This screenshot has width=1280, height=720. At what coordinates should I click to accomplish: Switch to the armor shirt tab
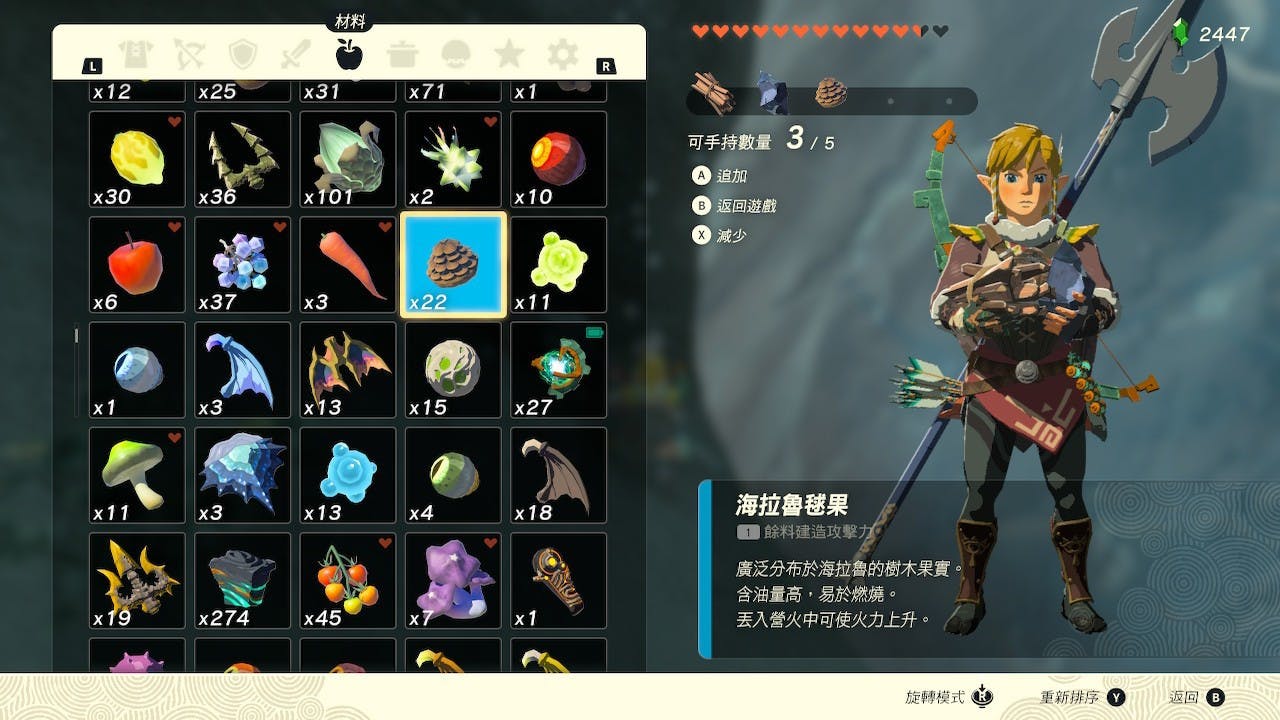(134, 54)
